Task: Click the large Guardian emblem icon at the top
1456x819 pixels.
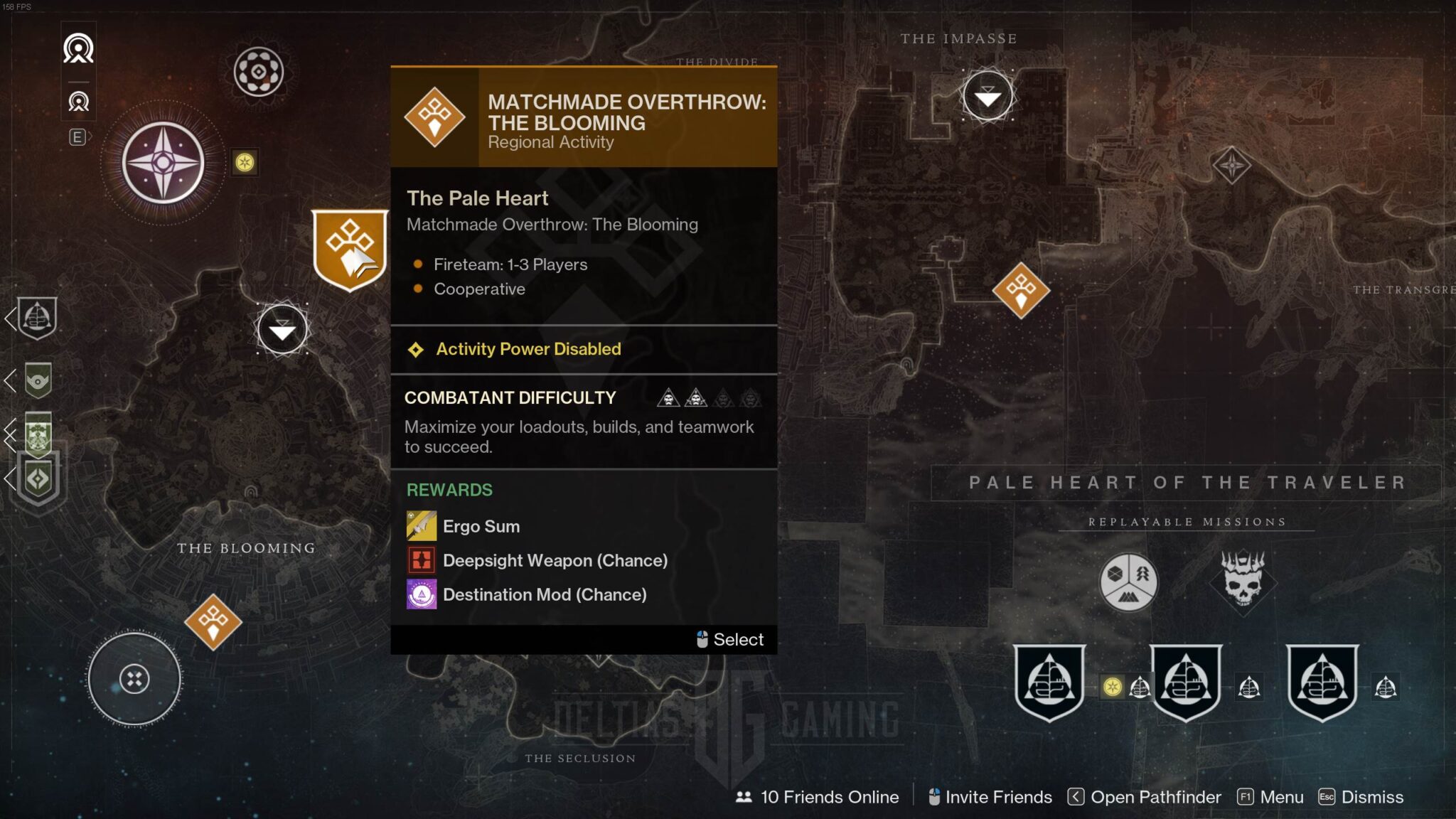Action: (x=78, y=48)
